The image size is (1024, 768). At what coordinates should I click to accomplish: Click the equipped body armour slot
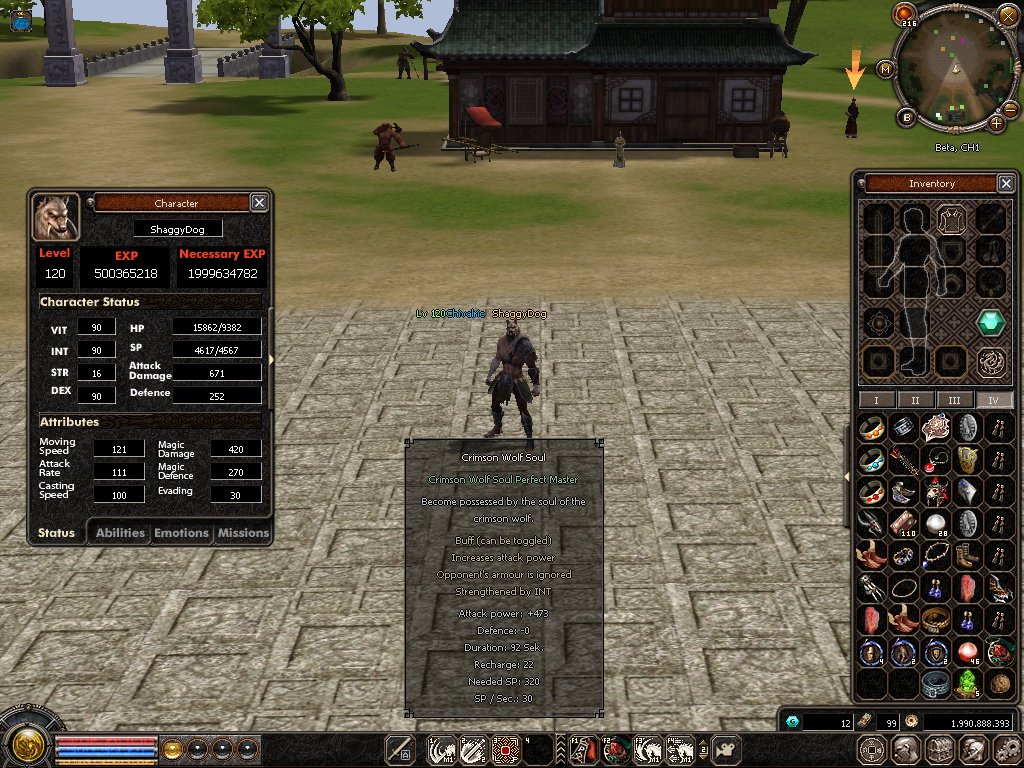tap(950, 218)
